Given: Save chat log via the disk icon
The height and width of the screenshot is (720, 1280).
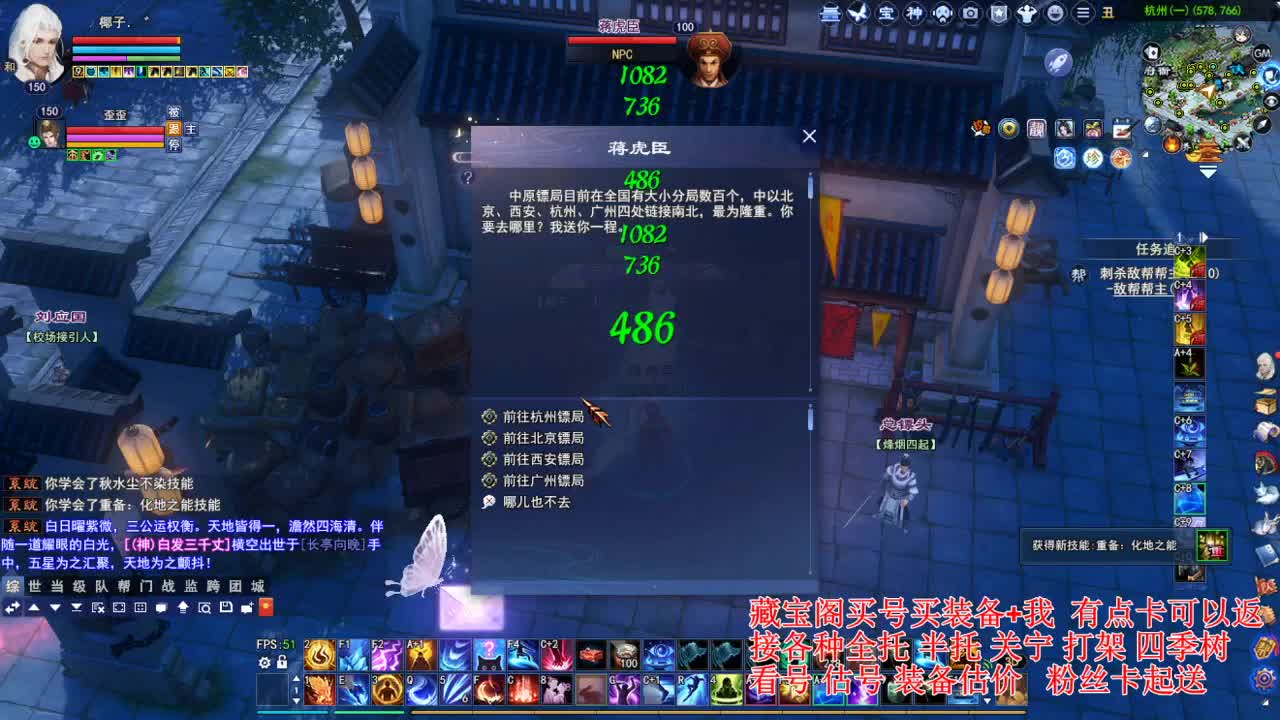Looking at the screenshot, I should (x=225, y=607).
